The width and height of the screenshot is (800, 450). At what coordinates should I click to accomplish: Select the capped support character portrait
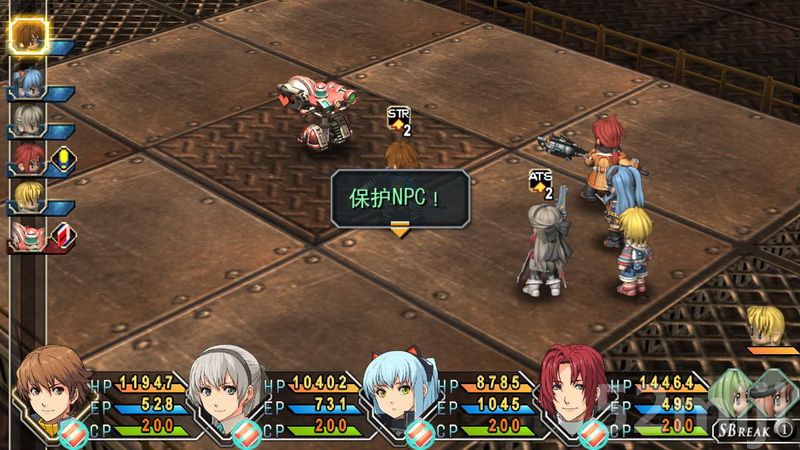[772, 393]
